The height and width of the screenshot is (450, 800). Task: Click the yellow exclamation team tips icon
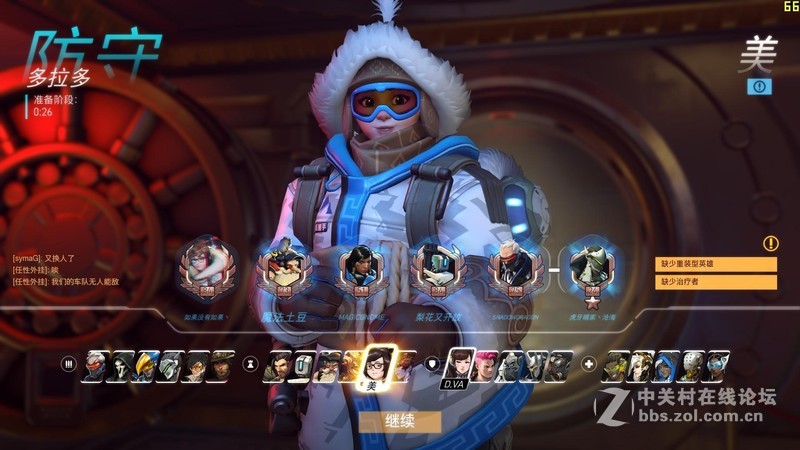(x=770, y=243)
